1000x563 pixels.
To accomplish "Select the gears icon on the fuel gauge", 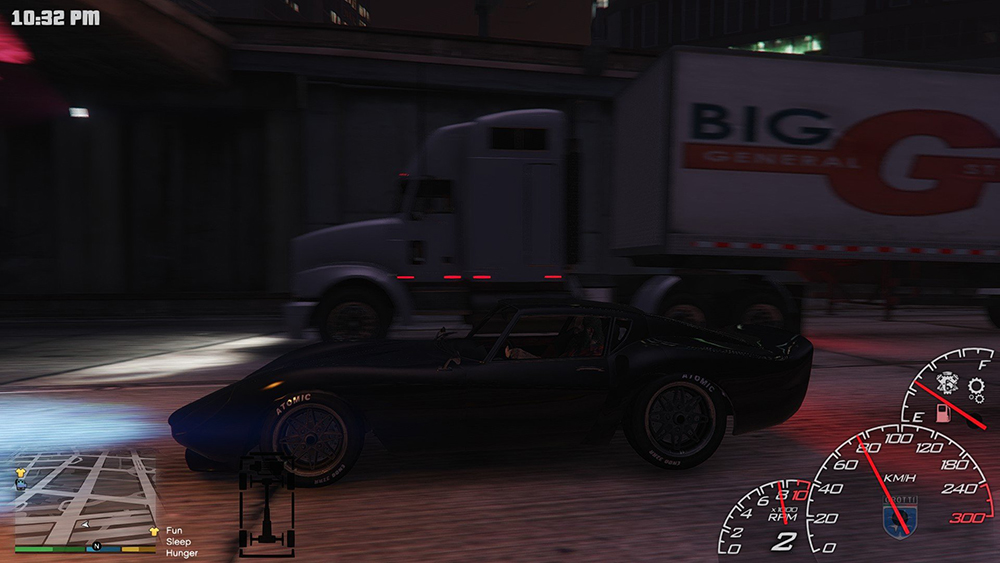I will click(x=974, y=389).
